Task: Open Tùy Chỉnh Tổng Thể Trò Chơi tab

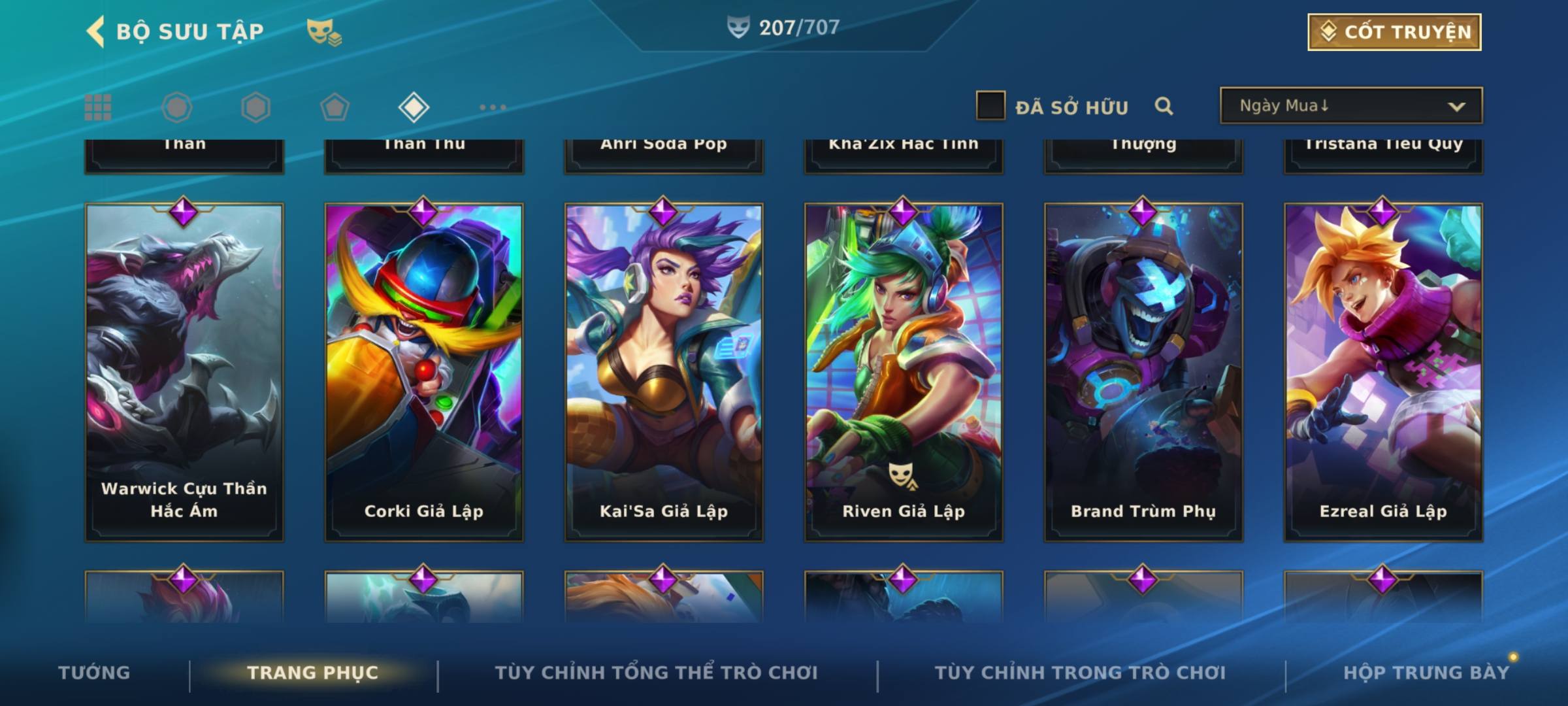Action: coord(656,673)
